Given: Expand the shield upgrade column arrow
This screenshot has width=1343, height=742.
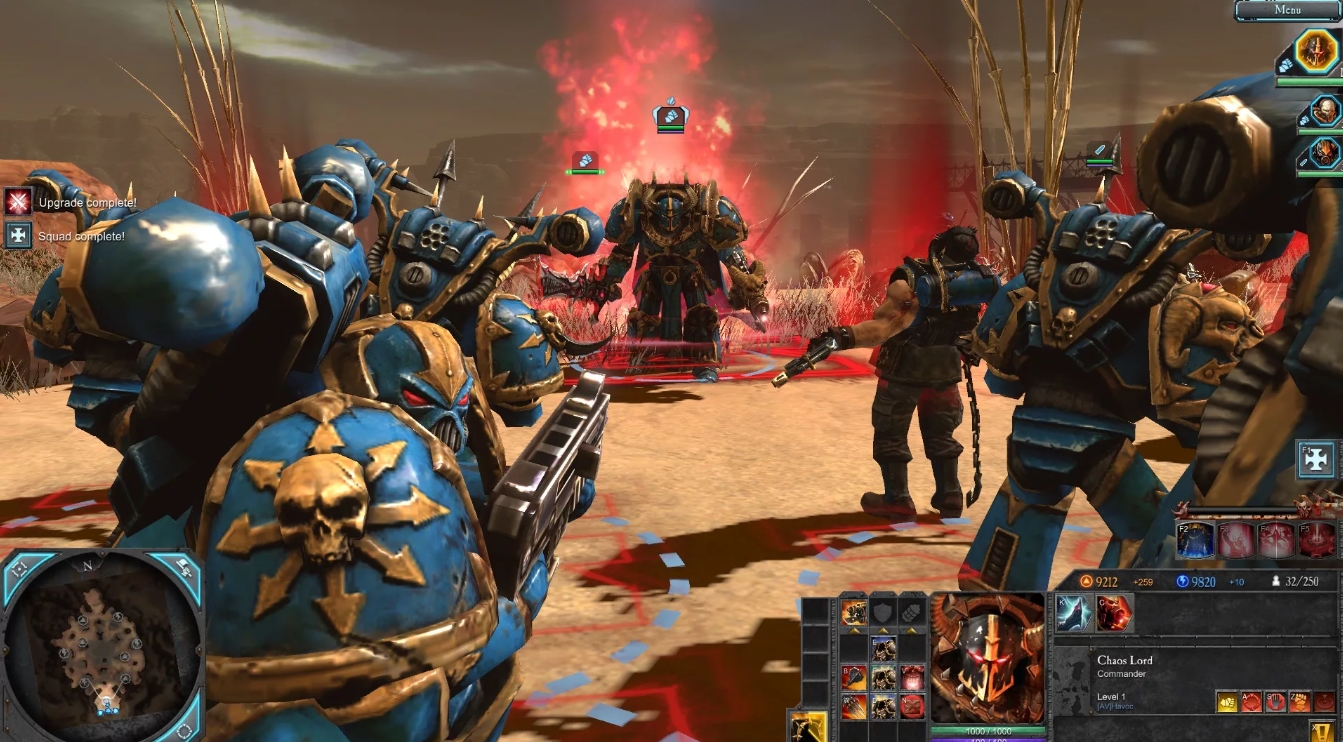Looking at the screenshot, I should tap(883, 630).
